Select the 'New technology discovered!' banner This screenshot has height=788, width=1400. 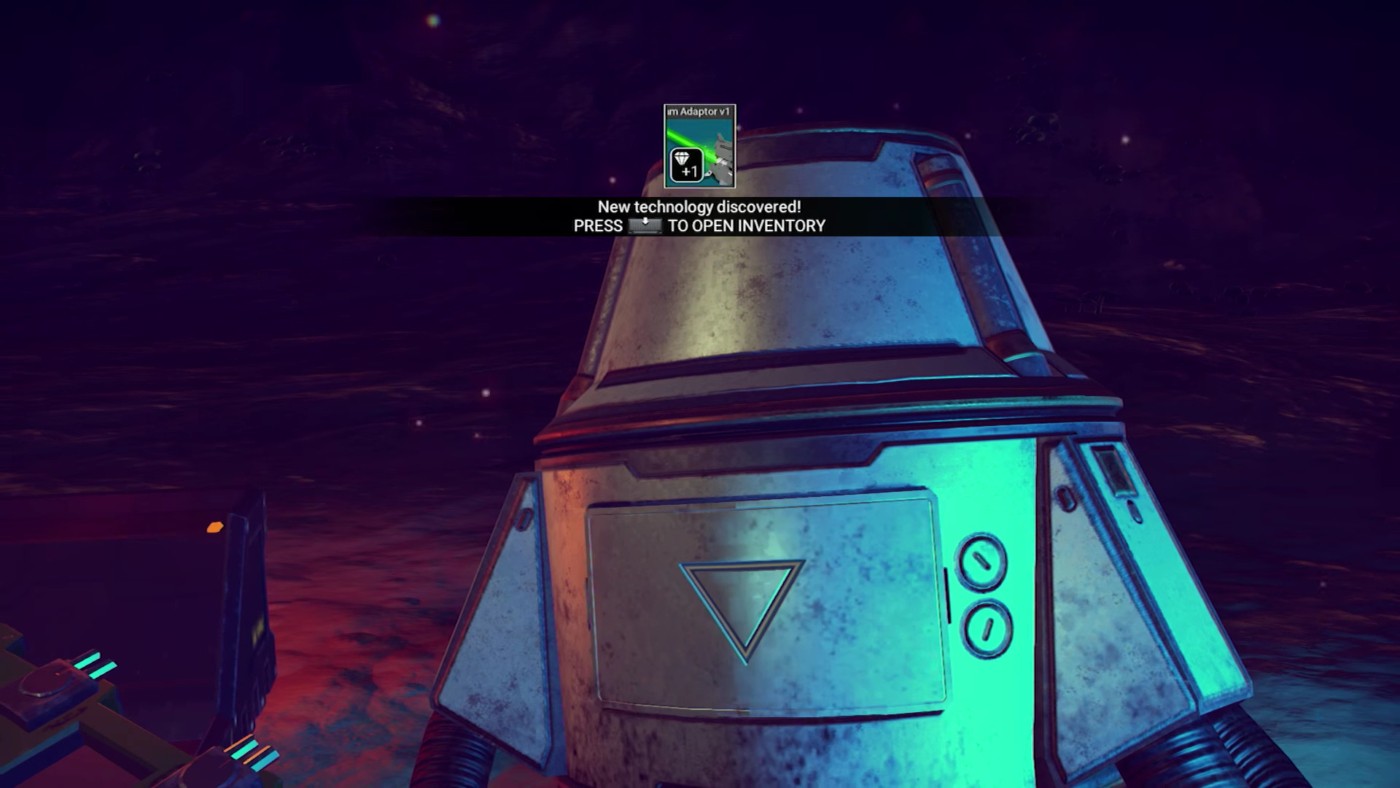coord(699,206)
